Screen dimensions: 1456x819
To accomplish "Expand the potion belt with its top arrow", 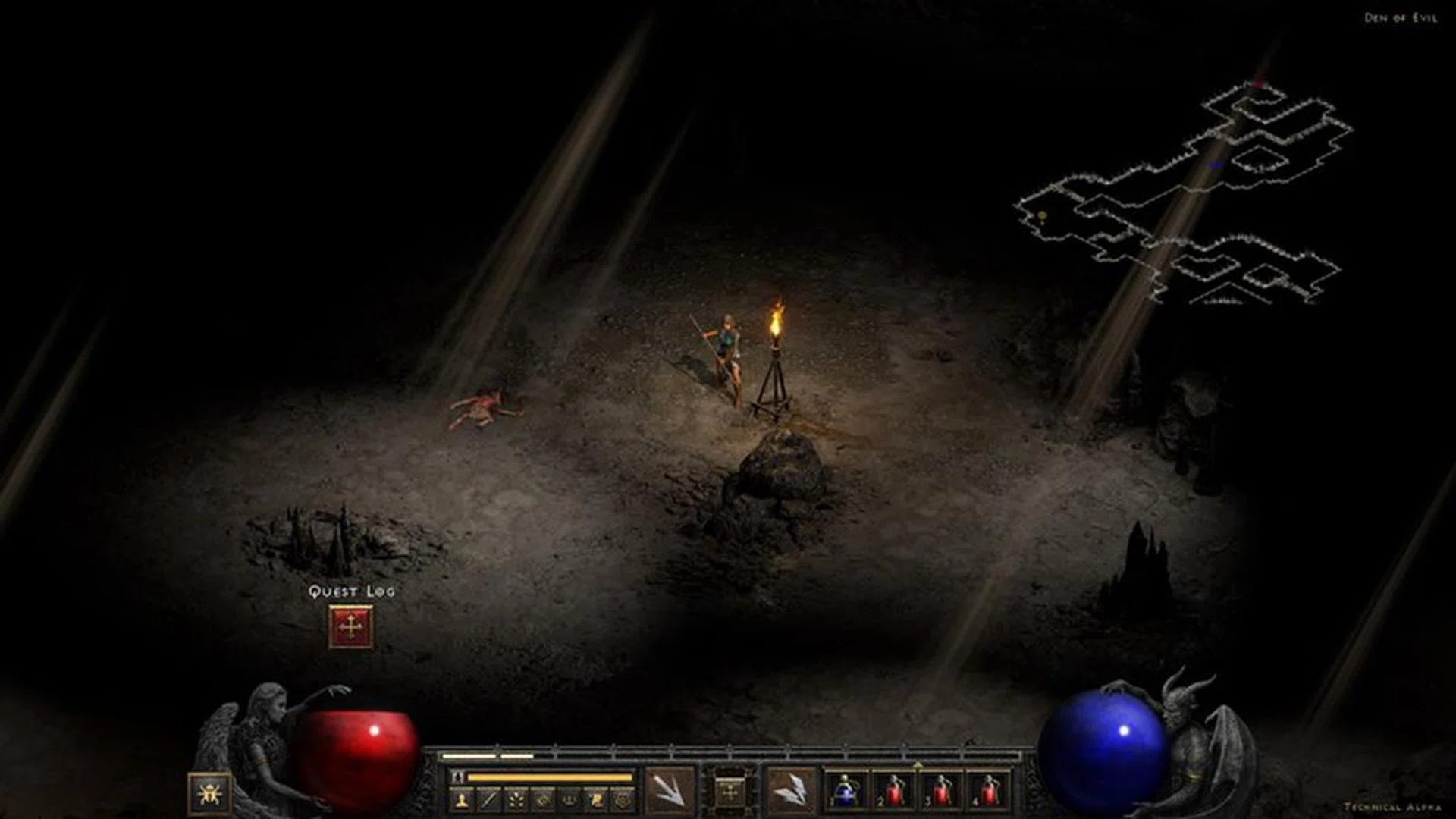I will [x=918, y=763].
